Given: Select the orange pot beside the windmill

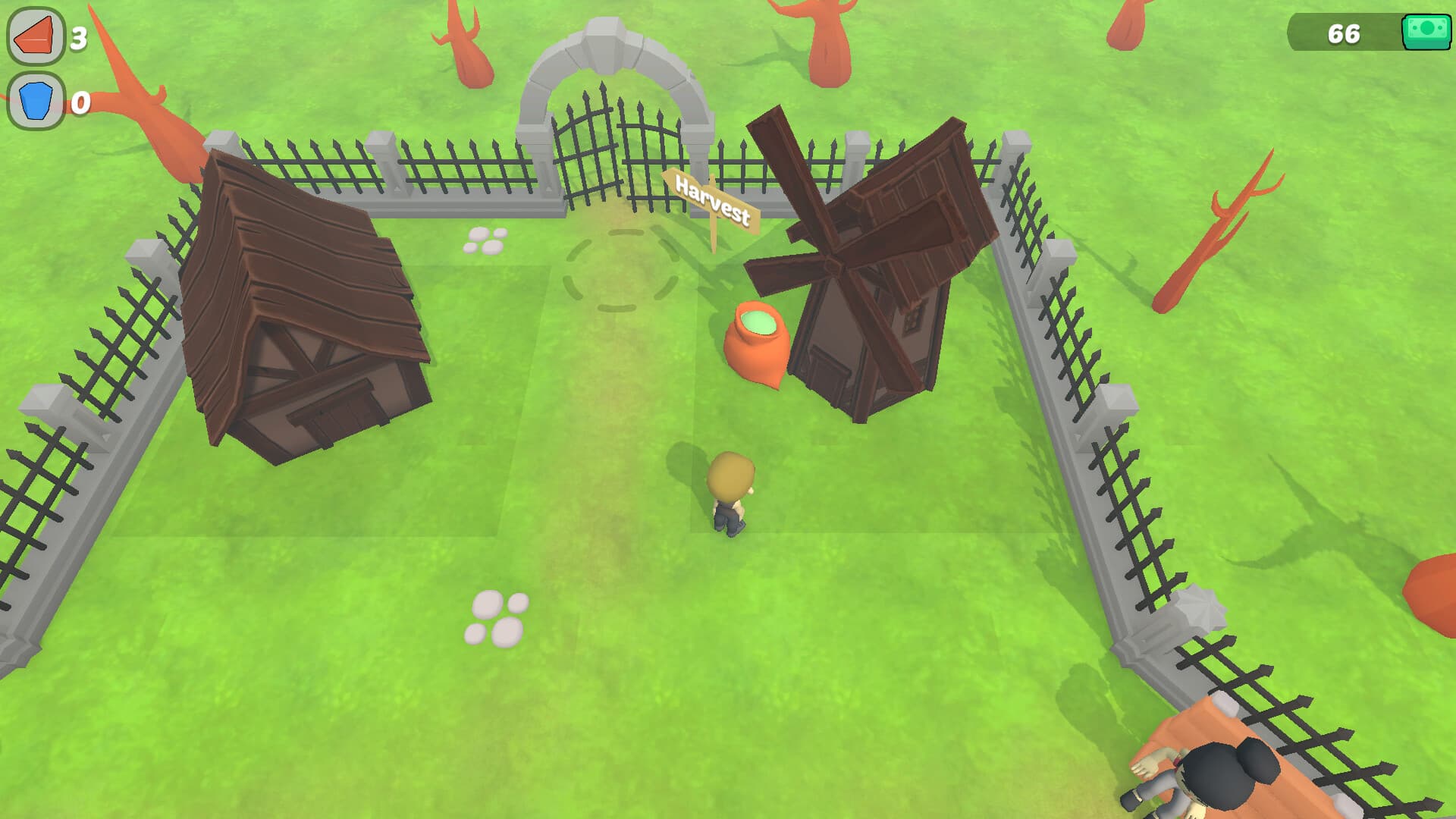Looking at the screenshot, I should [757, 345].
